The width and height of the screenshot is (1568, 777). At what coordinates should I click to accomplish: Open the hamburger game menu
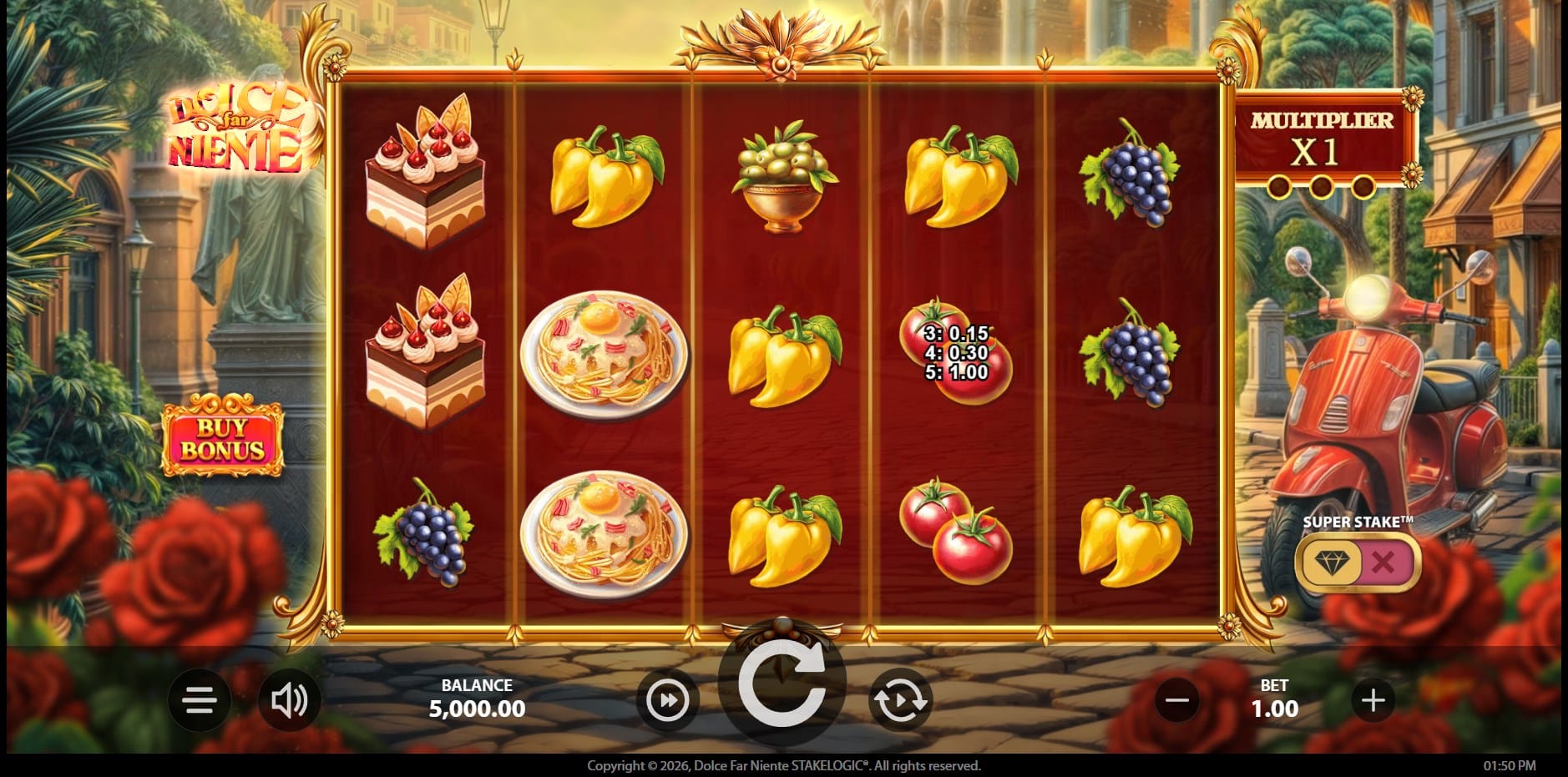(x=200, y=700)
